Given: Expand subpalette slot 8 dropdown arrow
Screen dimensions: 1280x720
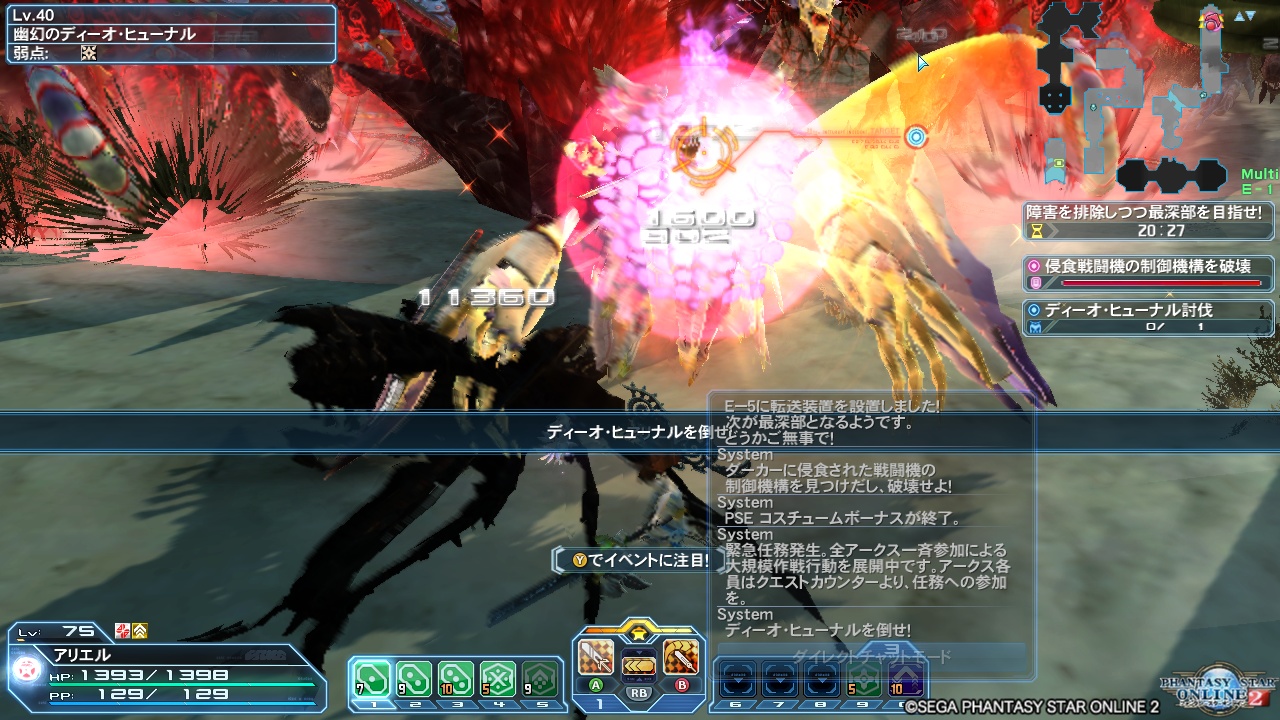Looking at the screenshot, I should click(x=821, y=680).
